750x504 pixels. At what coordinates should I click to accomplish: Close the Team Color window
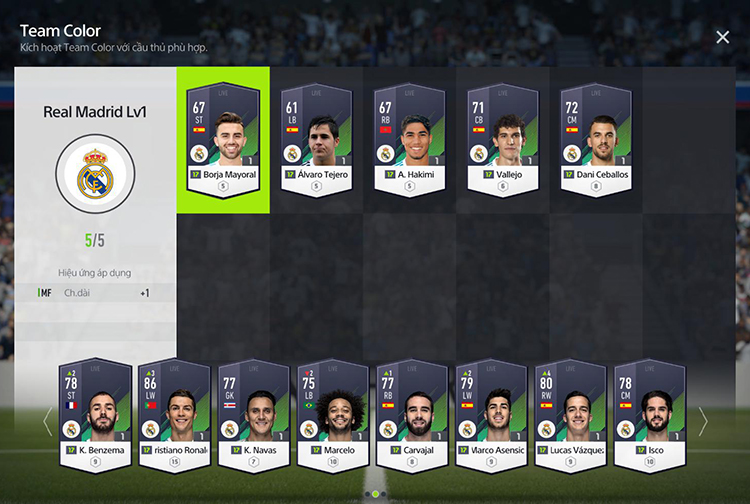click(722, 37)
